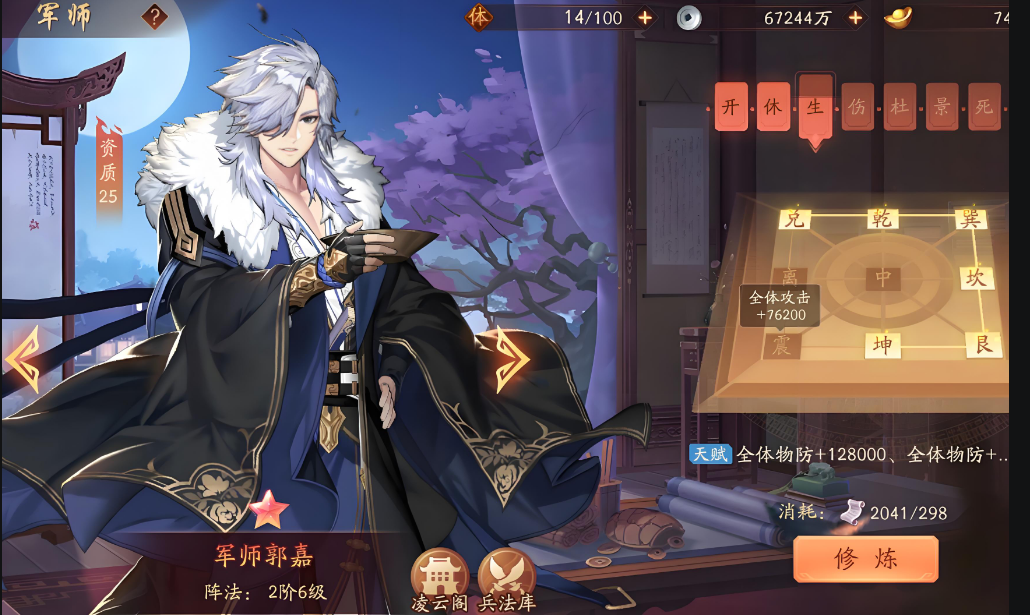Choose the 巽 trigram node

(x=969, y=218)
